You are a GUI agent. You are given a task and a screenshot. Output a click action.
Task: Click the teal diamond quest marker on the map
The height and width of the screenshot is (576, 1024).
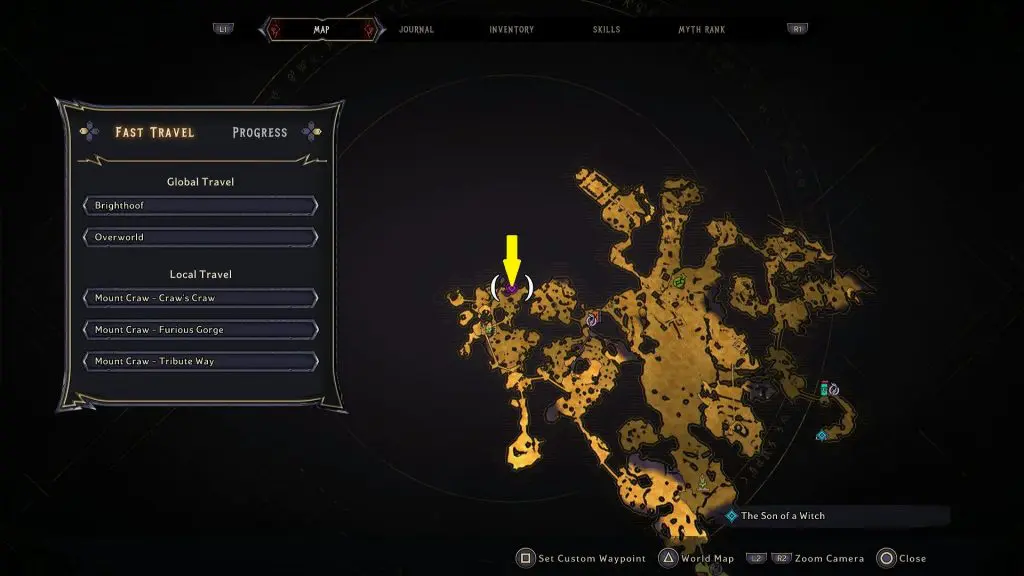pyautogui.click(x=821, y=435)
